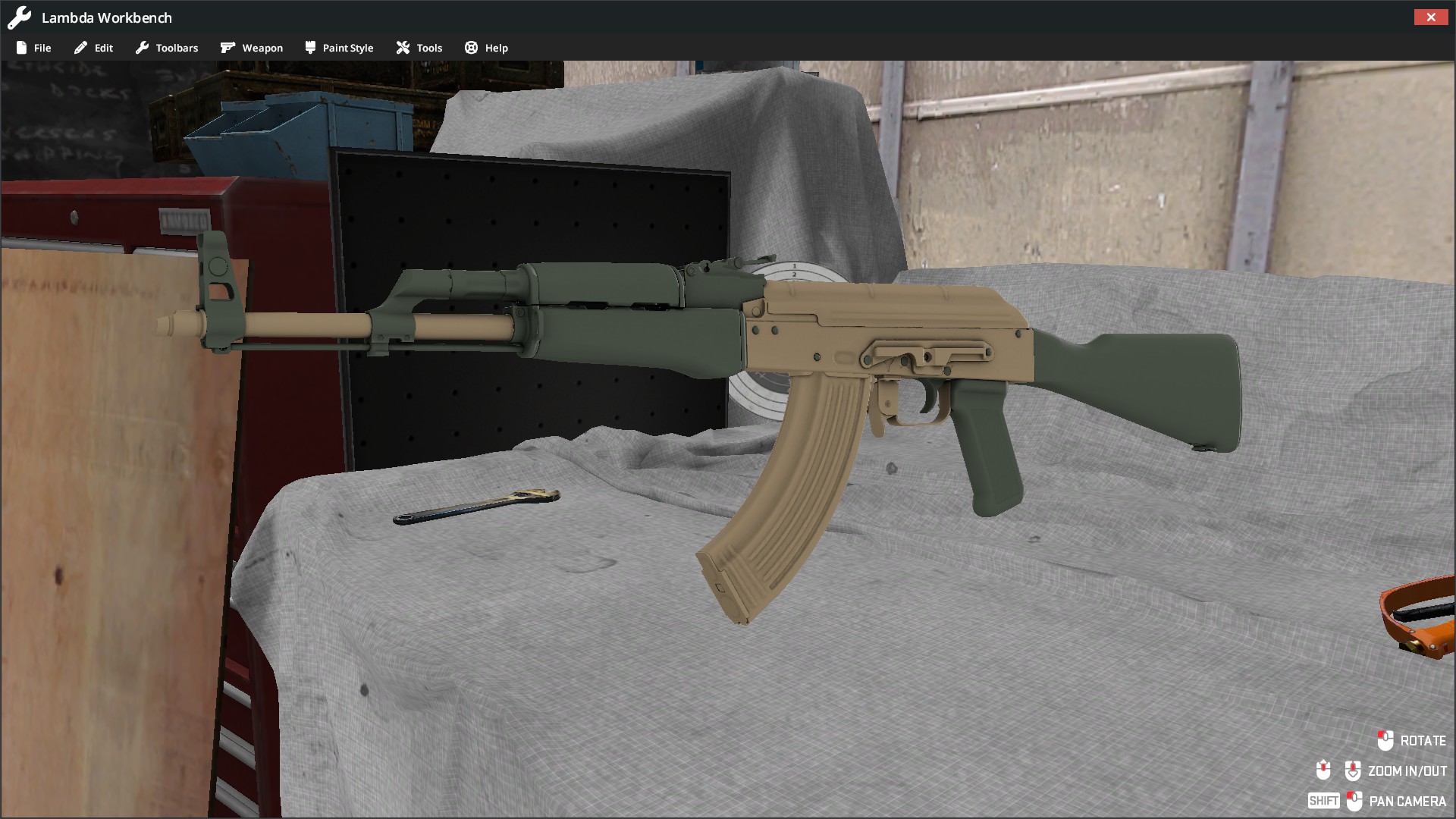Open the Toolbars menu
The width and height of the screenshot is (1456, 819).
pyautogui.click(x=176, y=47)
